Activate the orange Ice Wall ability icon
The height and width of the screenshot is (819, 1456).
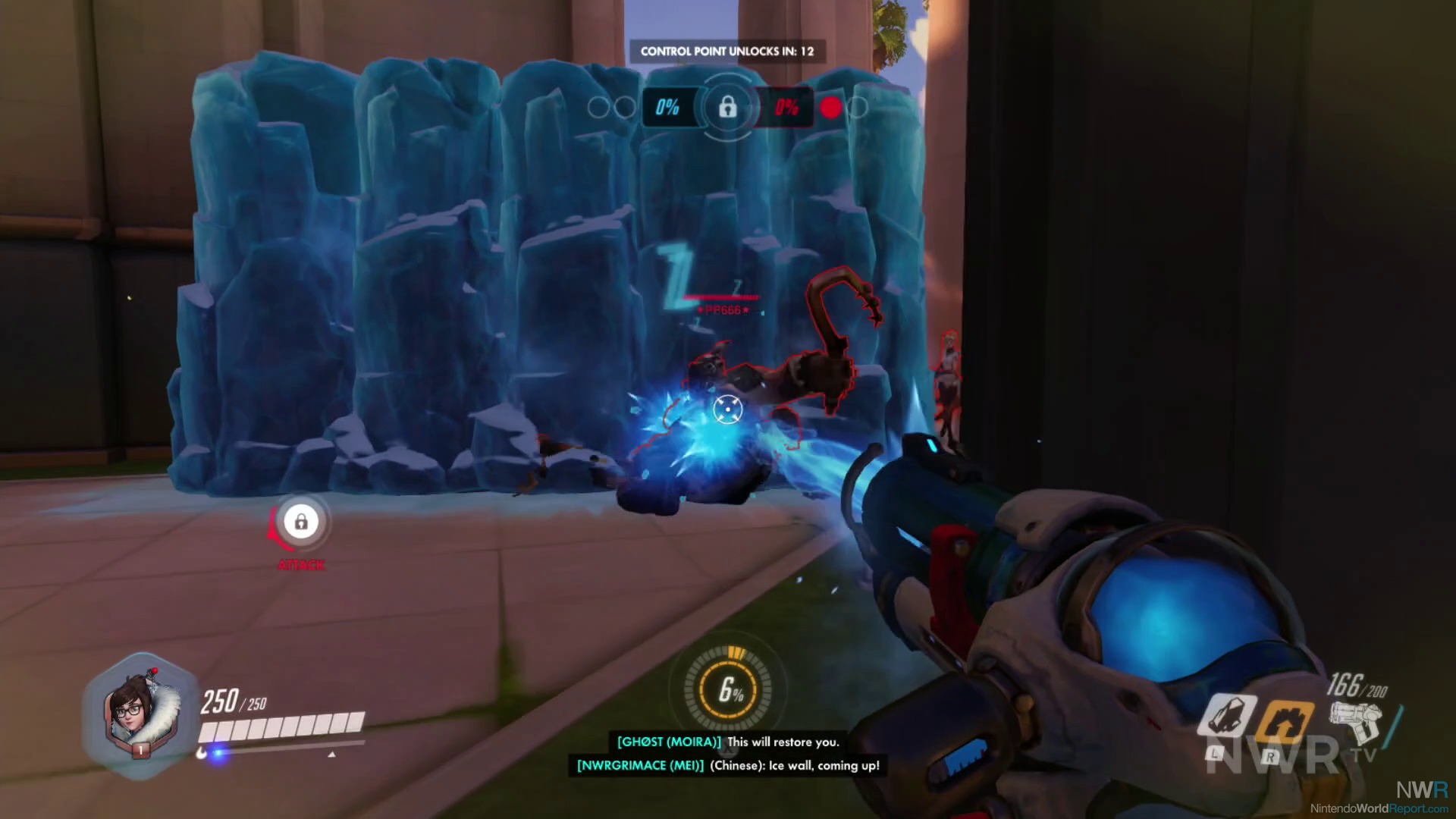point(1284,720)
